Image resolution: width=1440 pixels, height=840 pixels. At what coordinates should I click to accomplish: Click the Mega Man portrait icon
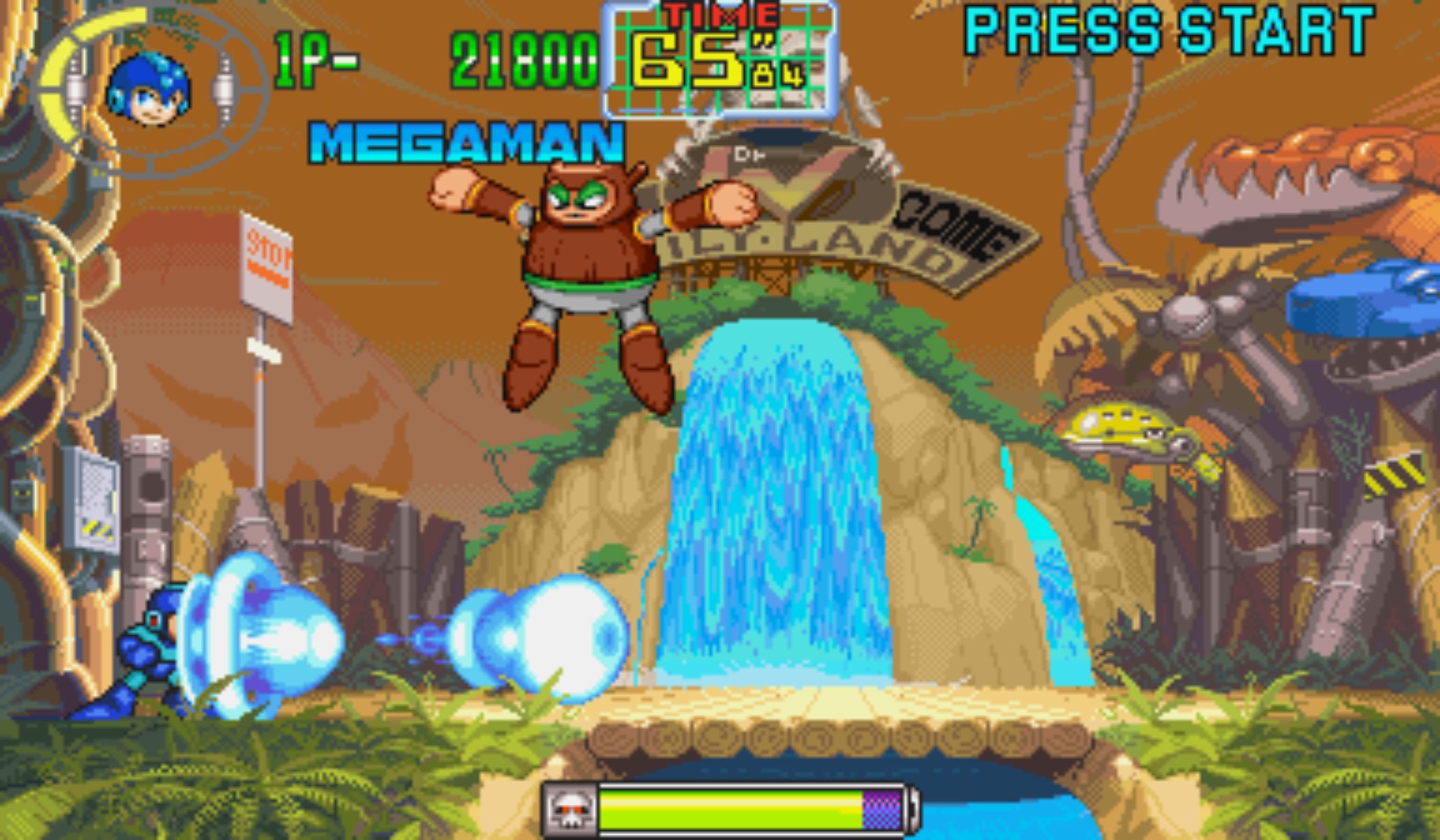tap(148, 89)
